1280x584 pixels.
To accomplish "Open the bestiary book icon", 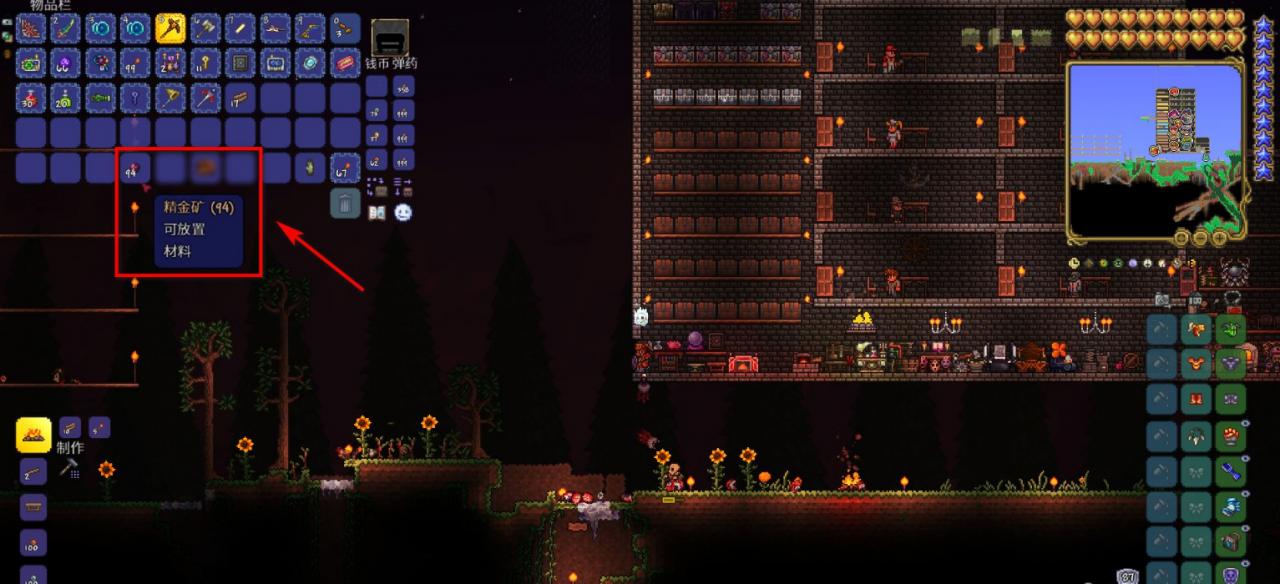I will (377, 212).
